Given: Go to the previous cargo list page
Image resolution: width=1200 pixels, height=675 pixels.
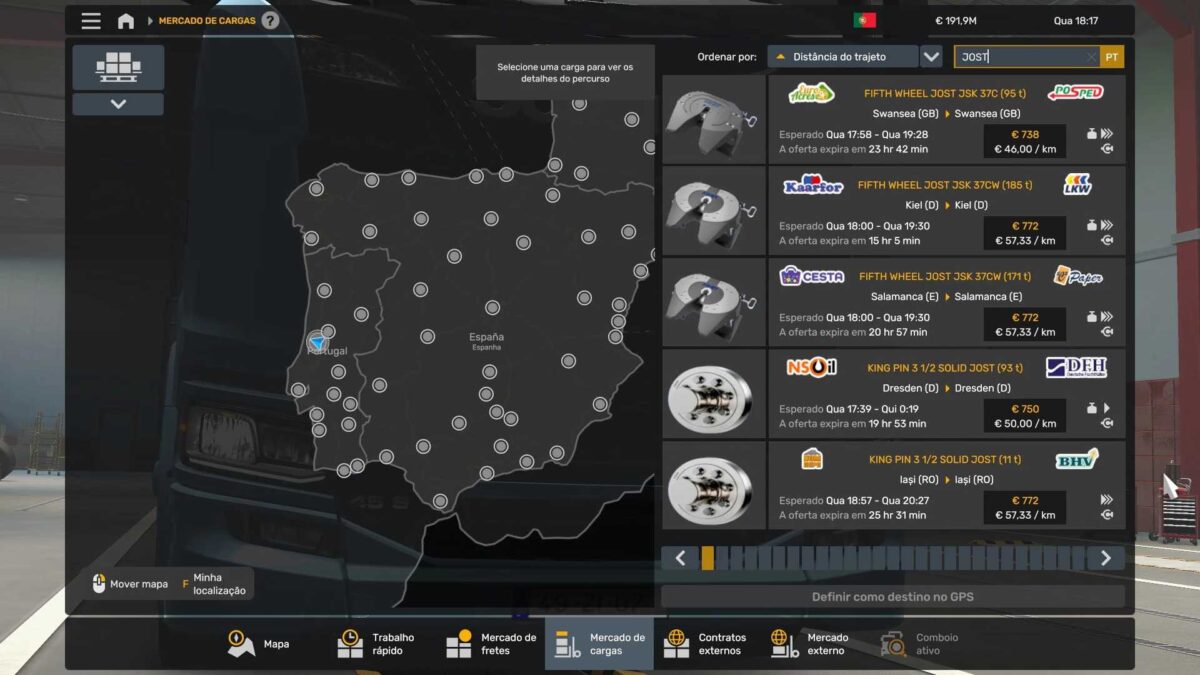Looking at the screenshot, I should 680,558.
